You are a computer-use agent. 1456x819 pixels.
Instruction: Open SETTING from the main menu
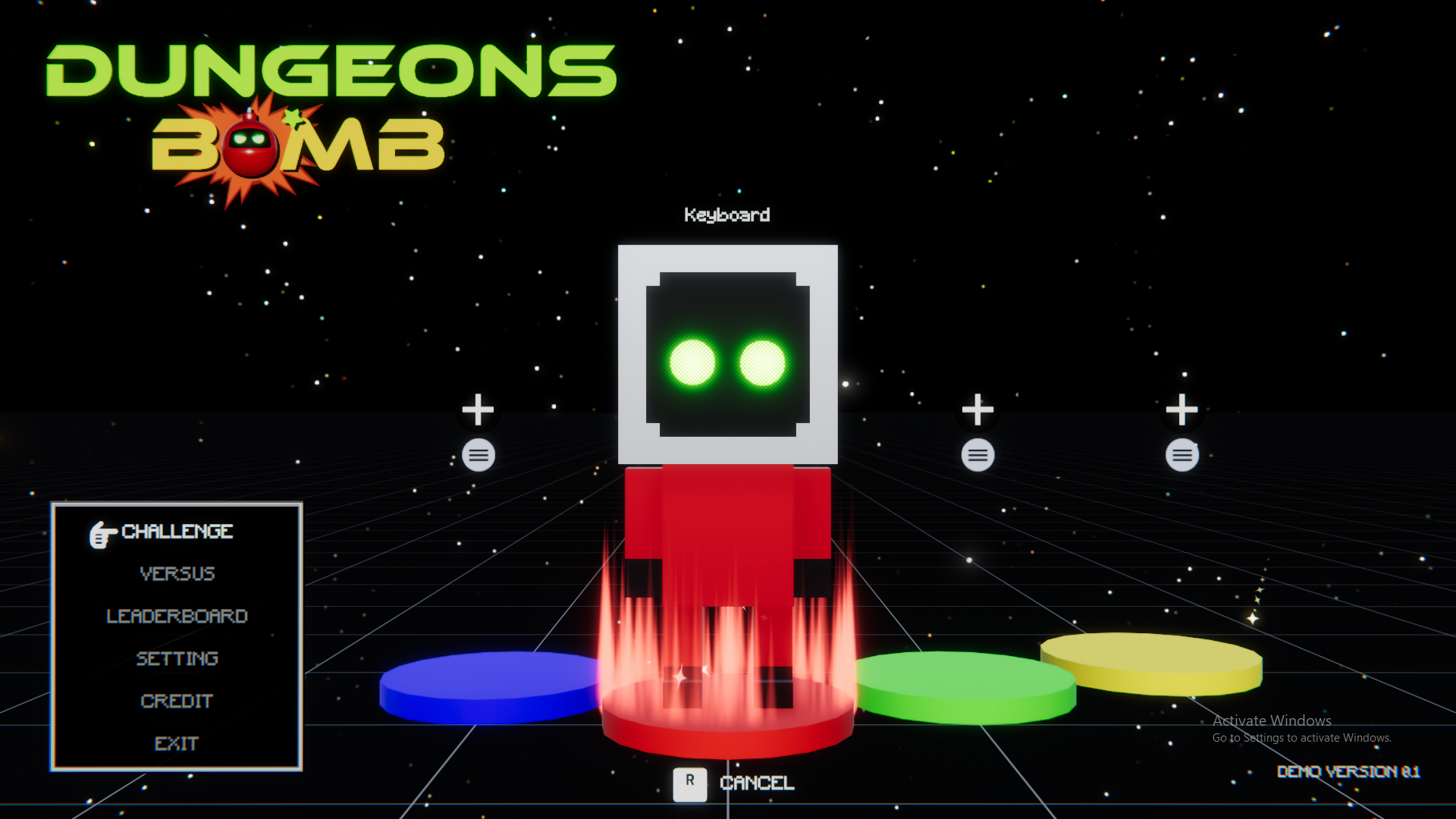point(177,659)
